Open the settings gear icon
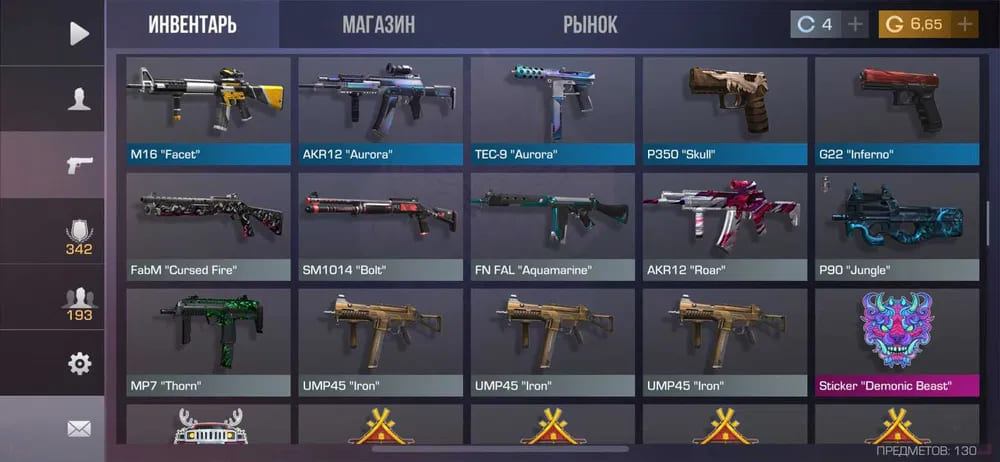This screenshot has width=1000, height=462. click(x=79, y=363)
